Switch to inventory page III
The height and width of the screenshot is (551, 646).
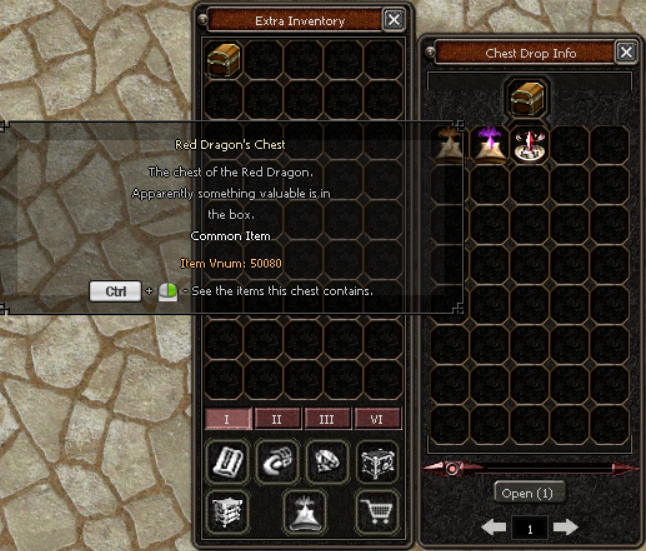[326, 419]
